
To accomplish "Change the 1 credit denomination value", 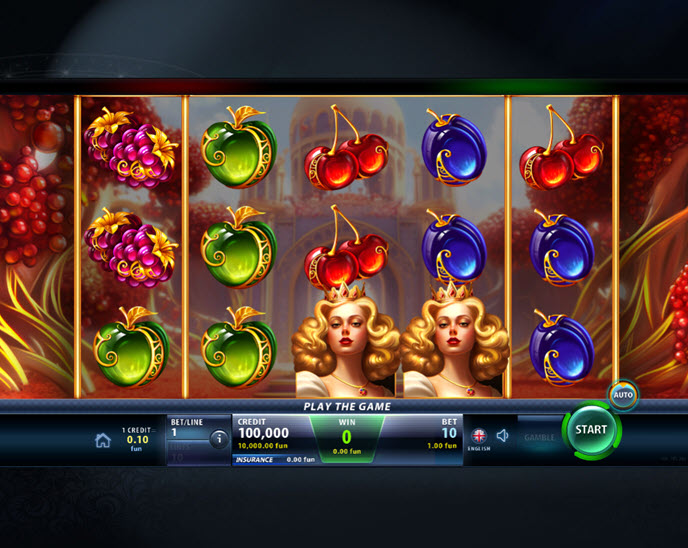I will 136,438.
